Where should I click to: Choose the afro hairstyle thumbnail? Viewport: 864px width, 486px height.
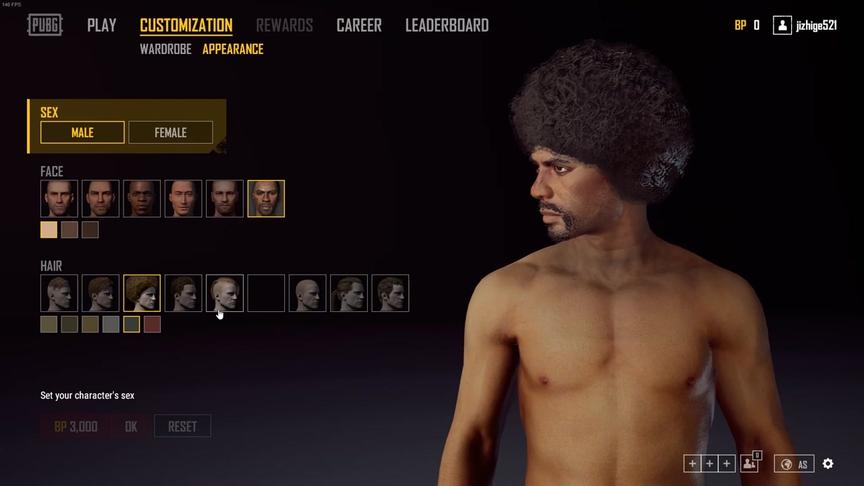(142, 293)
